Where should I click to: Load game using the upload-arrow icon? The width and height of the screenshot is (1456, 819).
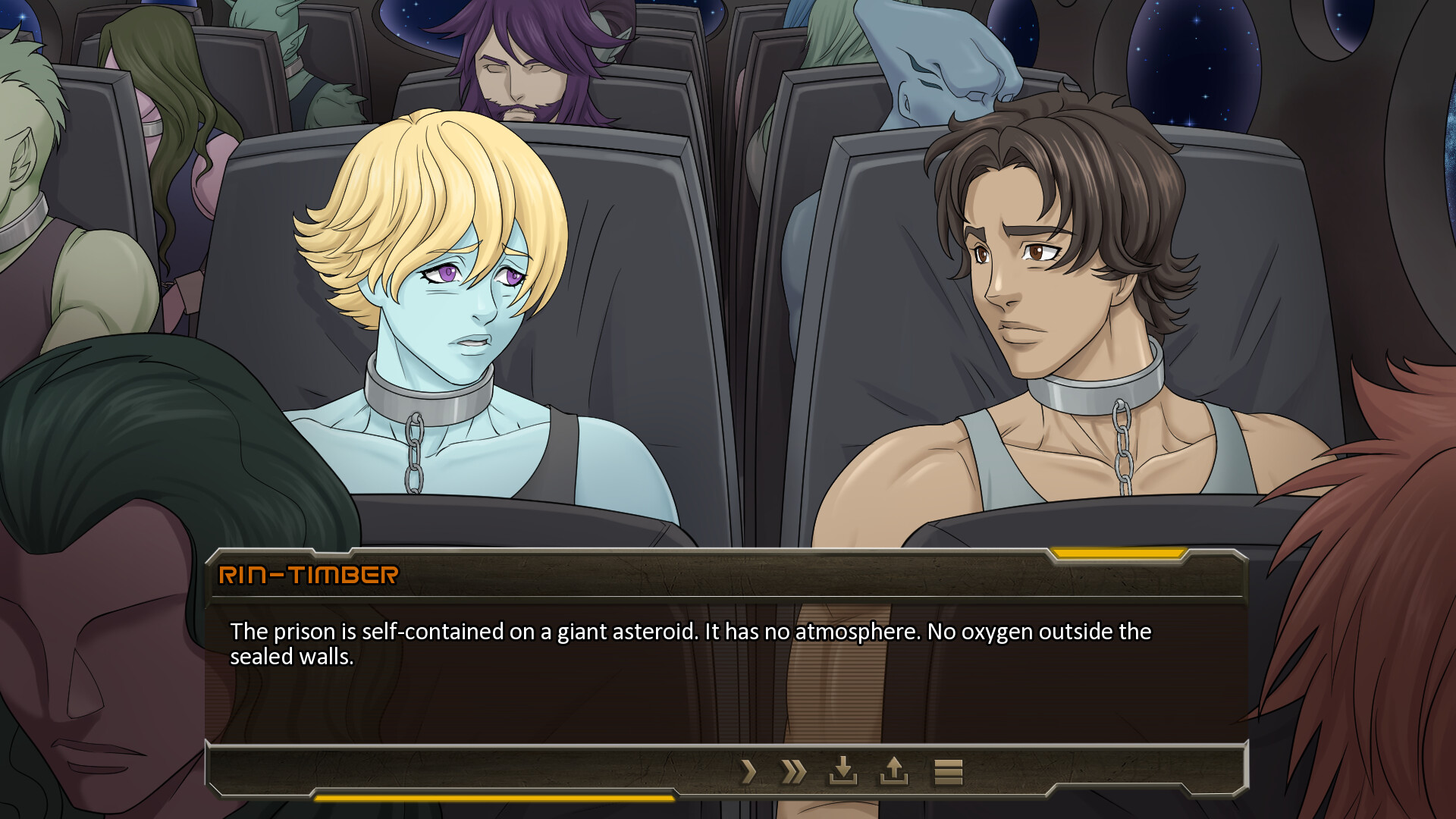click(893, 771)
